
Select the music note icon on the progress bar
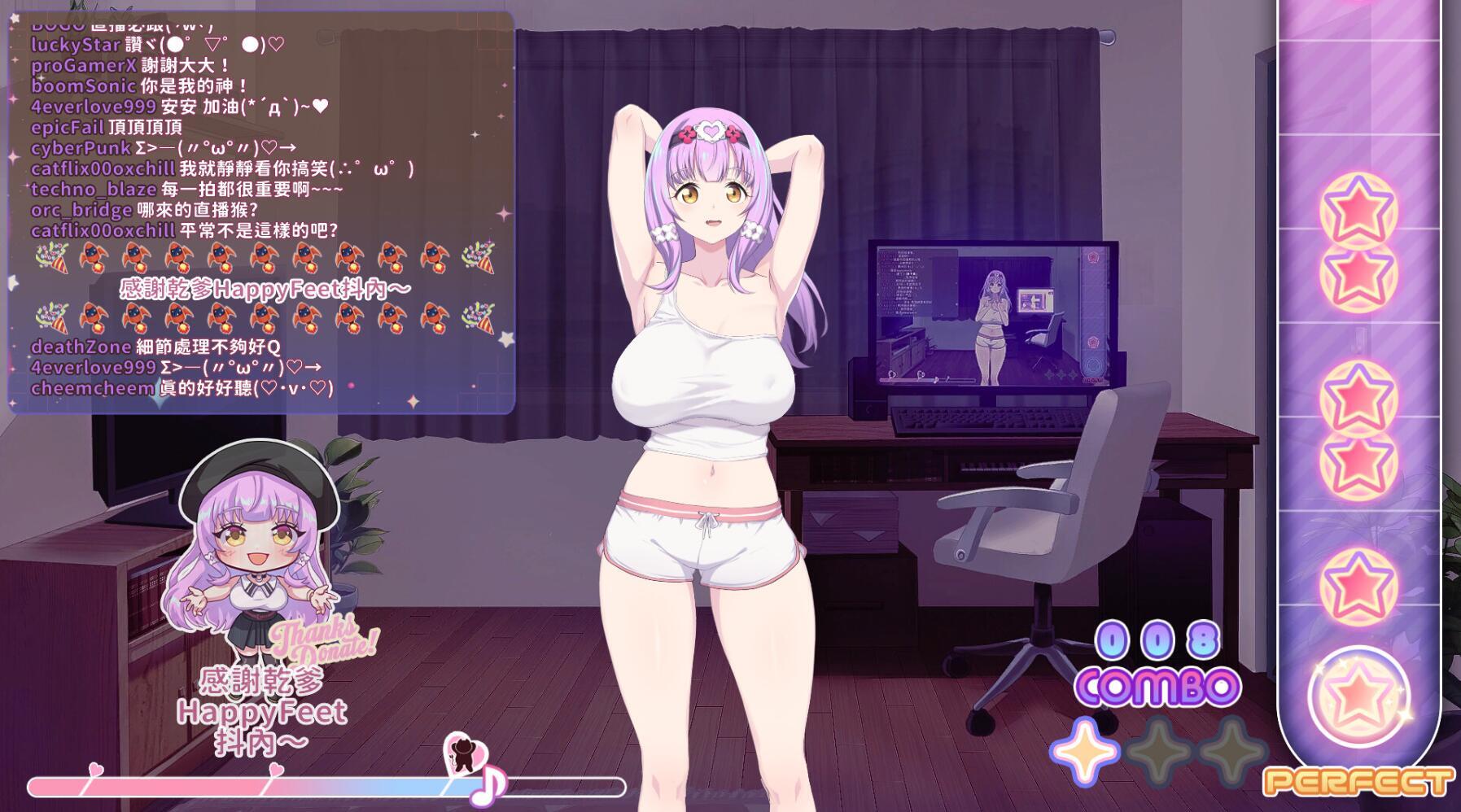click(x=489, y=788)
